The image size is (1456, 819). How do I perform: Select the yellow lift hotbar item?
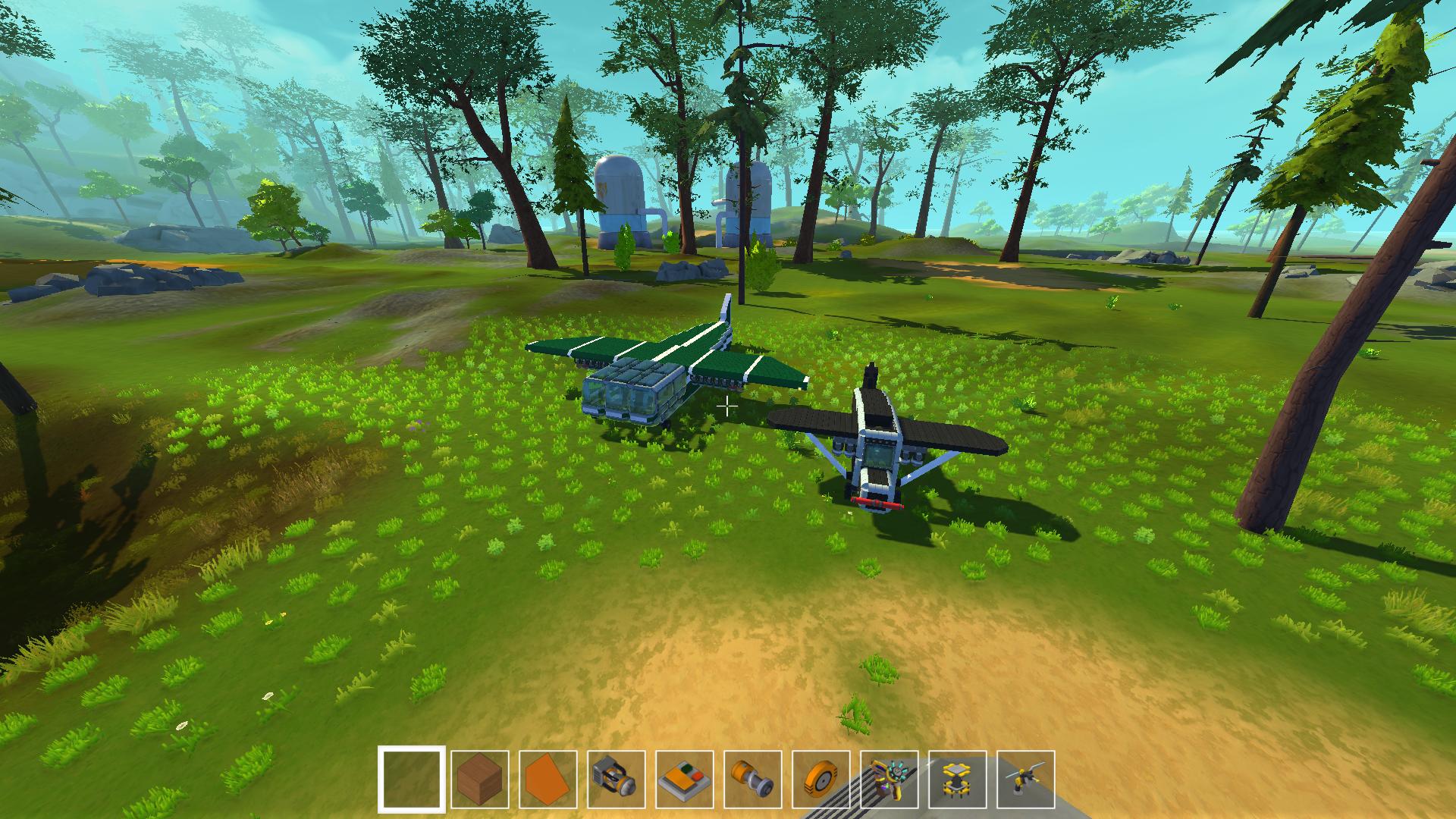coord(958,780)
